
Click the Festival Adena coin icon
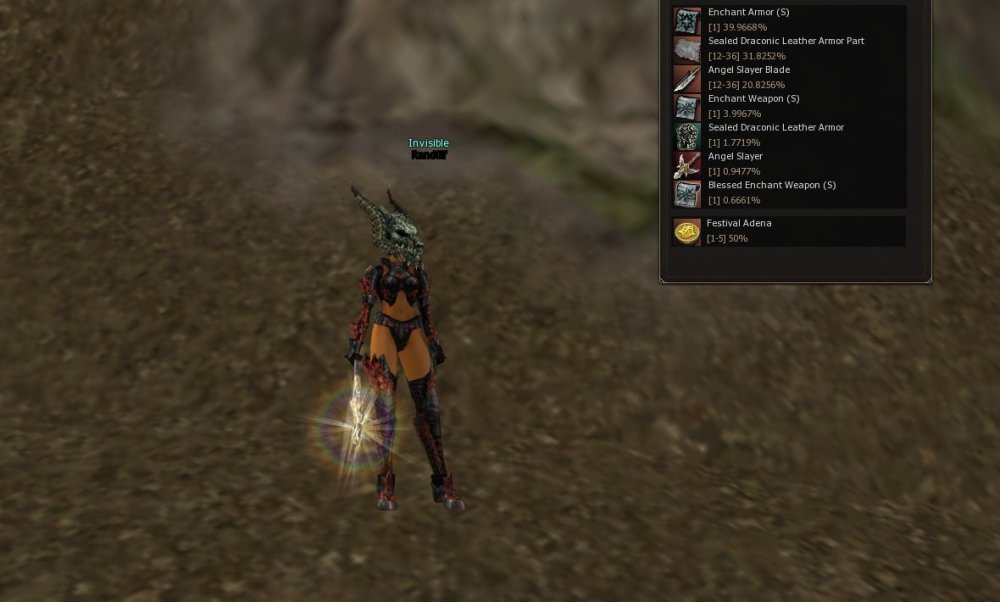click(687, 232)
